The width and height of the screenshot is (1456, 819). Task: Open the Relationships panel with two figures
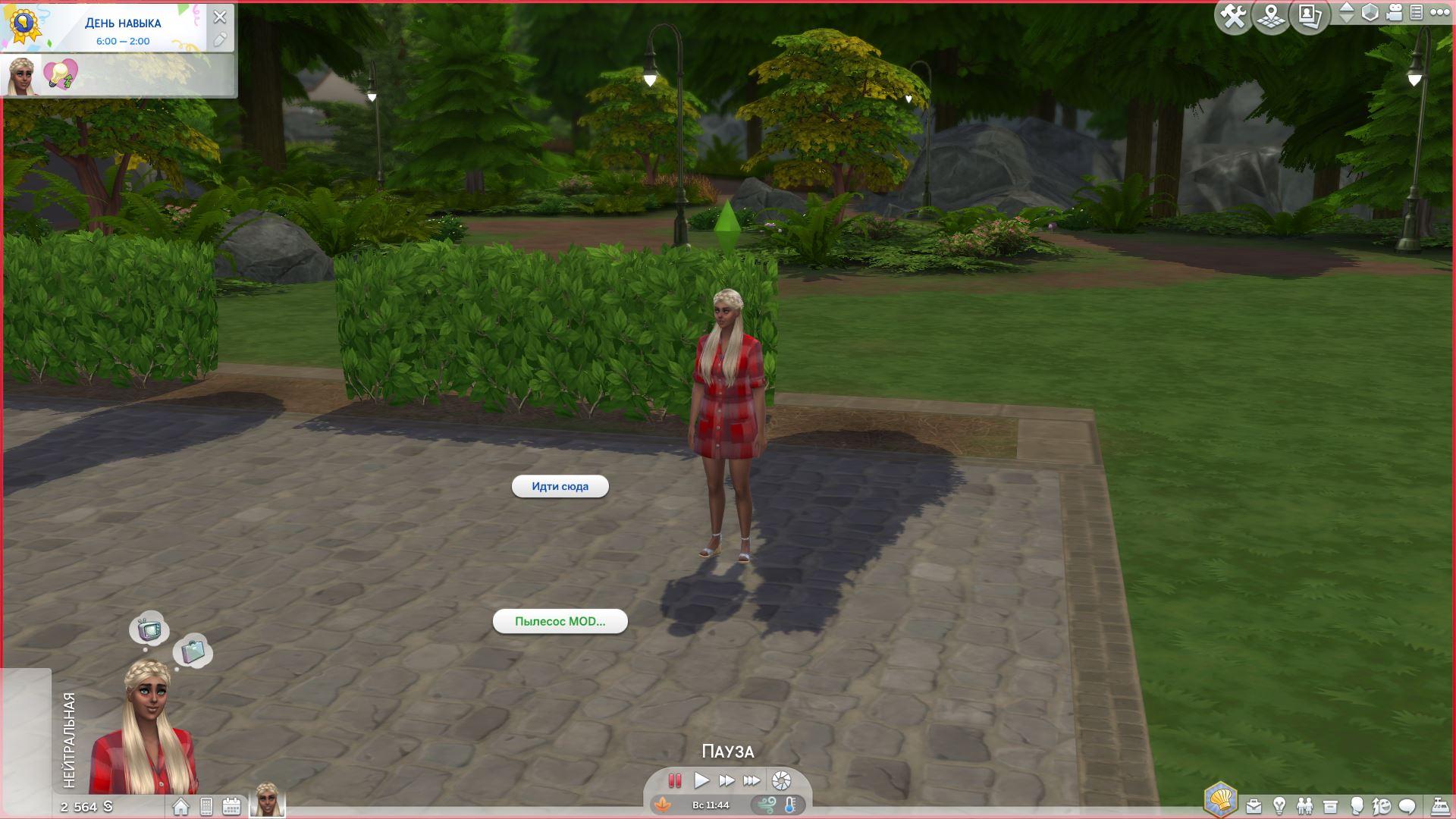point(1304,805)
